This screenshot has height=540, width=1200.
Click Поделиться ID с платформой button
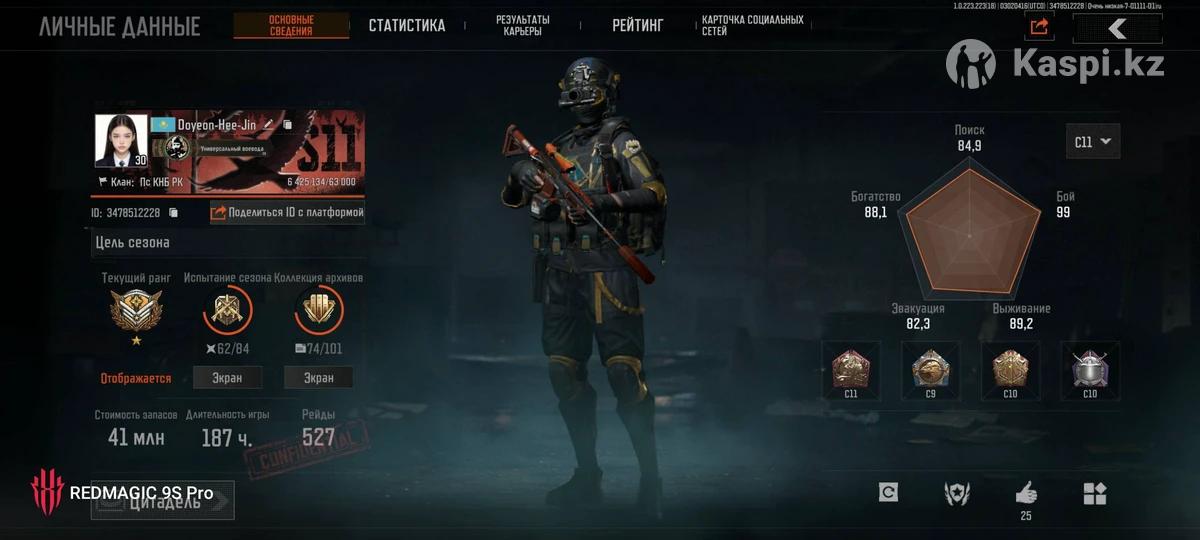point(287,212)
